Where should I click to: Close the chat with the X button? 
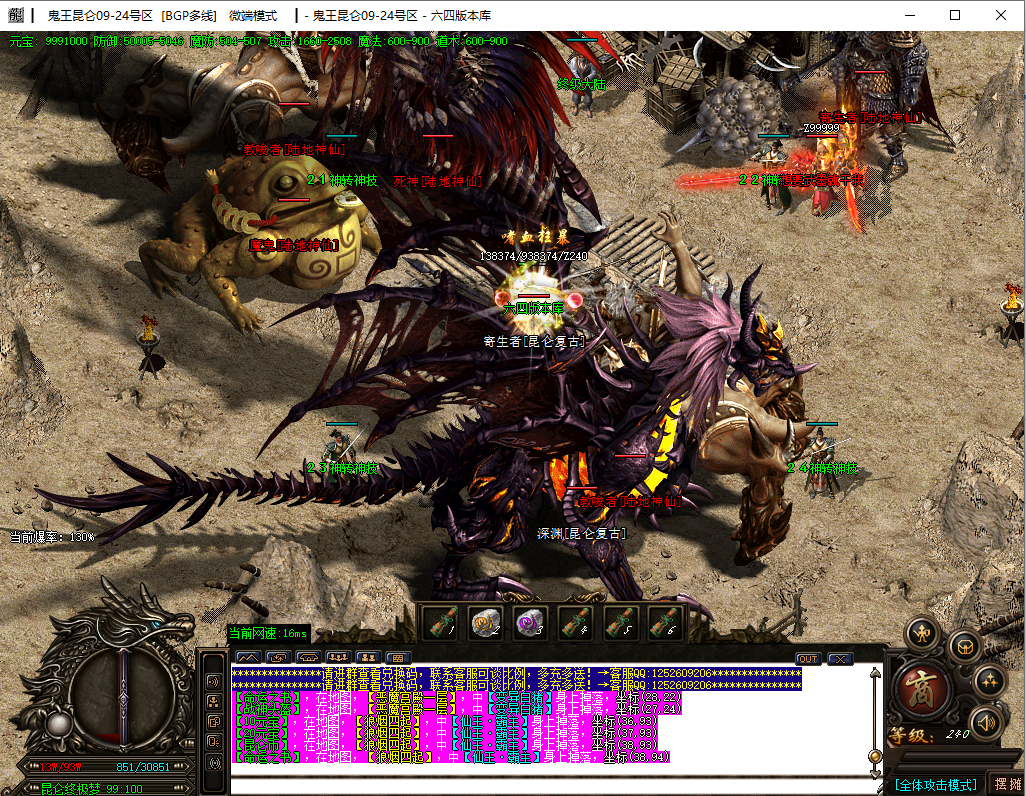tap(840, 658)
